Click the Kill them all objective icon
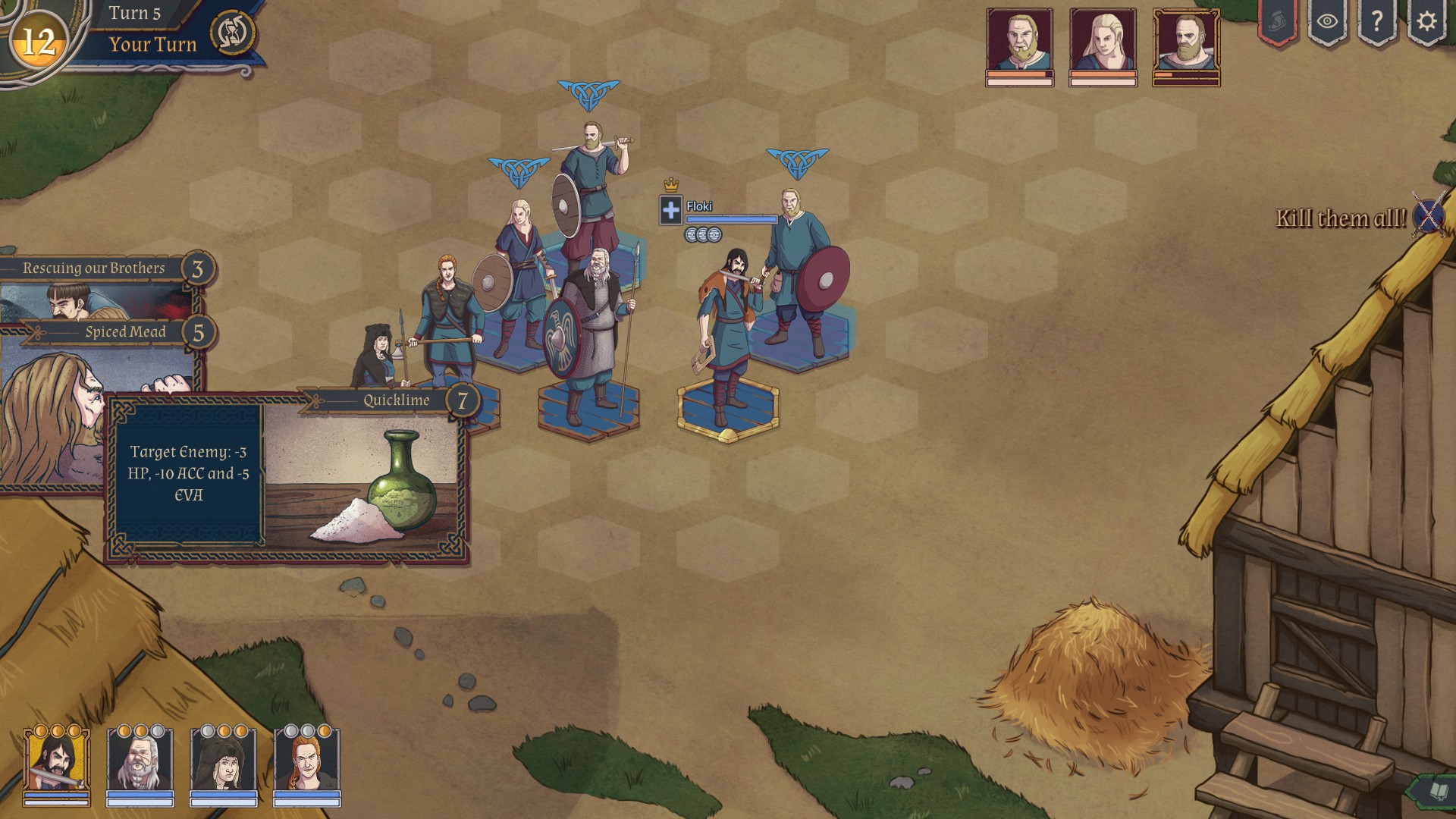Viewport: 1456px width, 819px height. 1429,217
